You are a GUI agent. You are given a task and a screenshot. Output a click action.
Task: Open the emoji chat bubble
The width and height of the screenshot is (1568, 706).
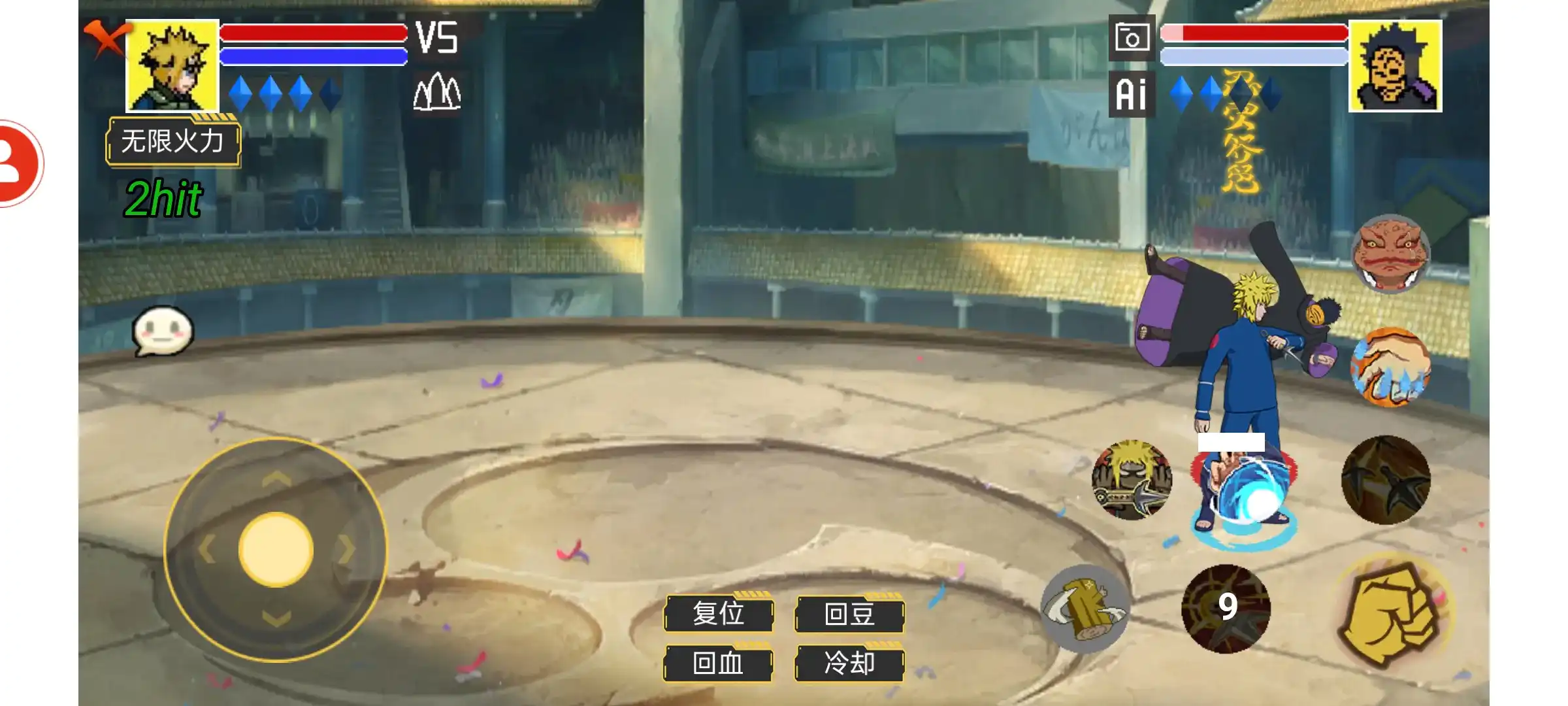pyautogui.click(x=163, y=331)
